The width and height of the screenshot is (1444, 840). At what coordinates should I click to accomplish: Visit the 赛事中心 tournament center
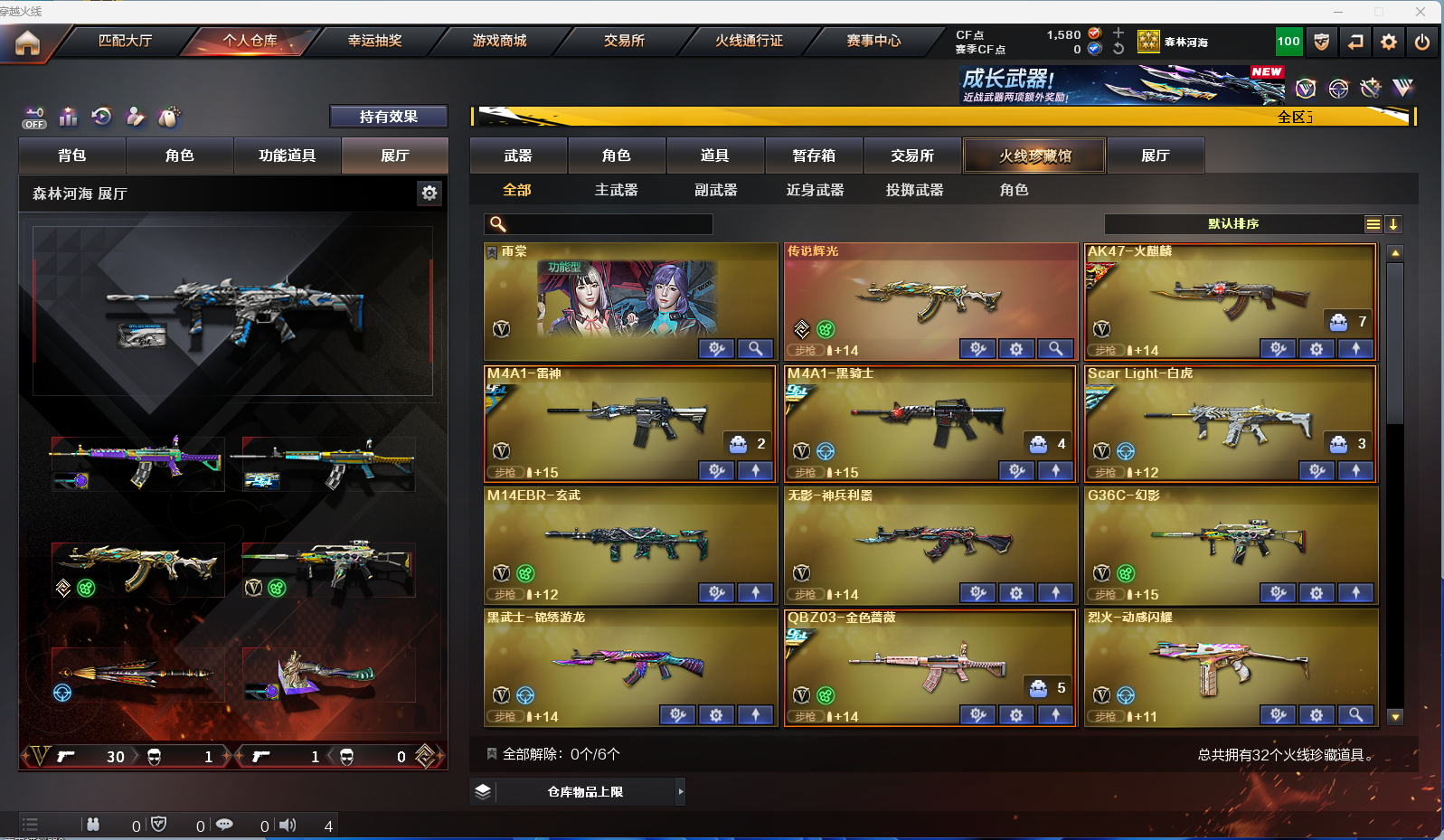click(873, 41)
